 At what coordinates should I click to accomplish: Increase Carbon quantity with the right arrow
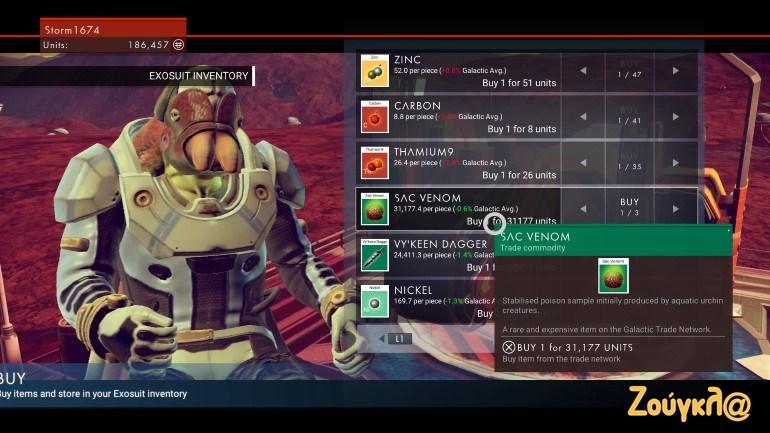pyautogui.click(x=676, y=116)
